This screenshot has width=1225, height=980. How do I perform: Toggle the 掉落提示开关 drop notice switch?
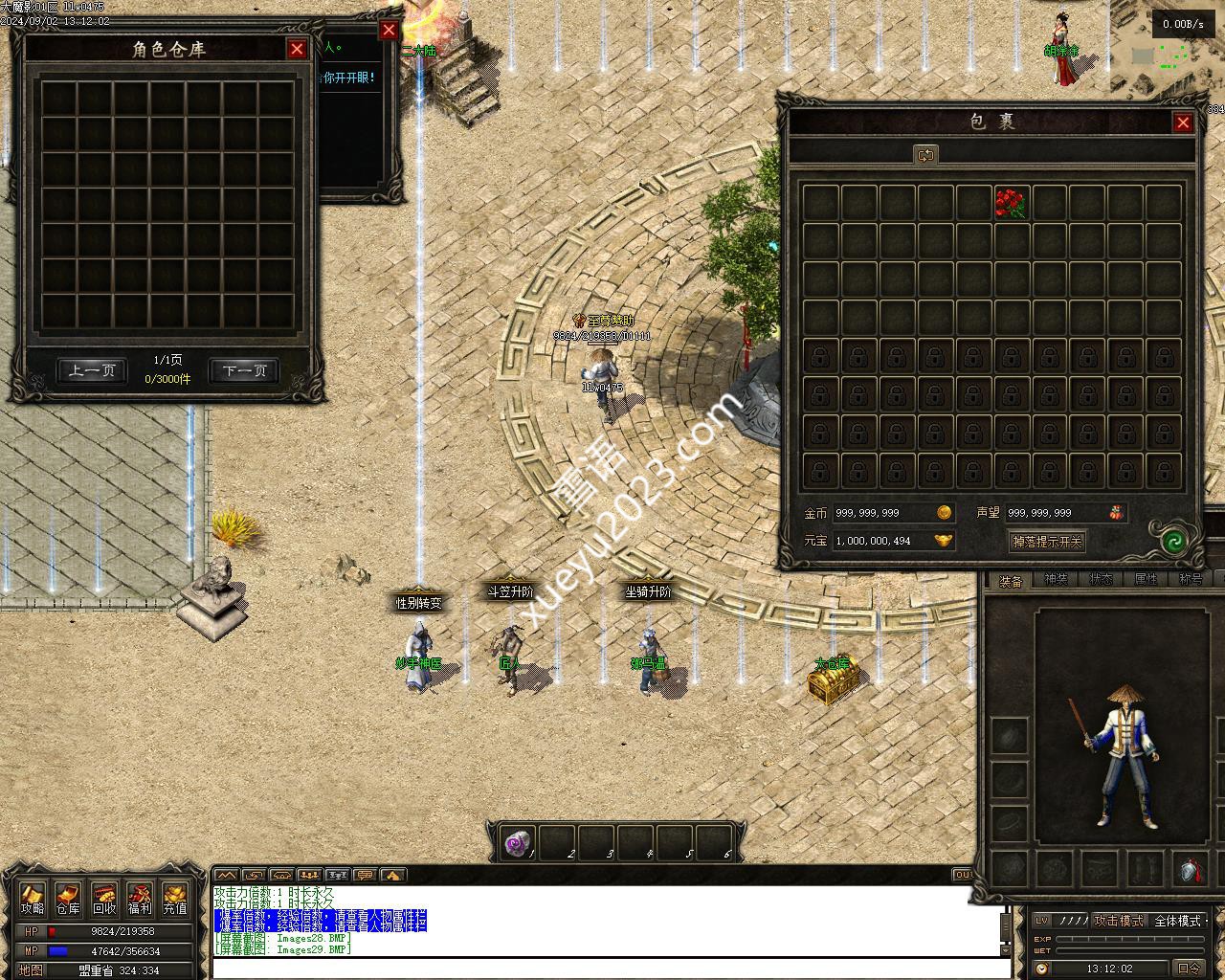point(1047,542)
